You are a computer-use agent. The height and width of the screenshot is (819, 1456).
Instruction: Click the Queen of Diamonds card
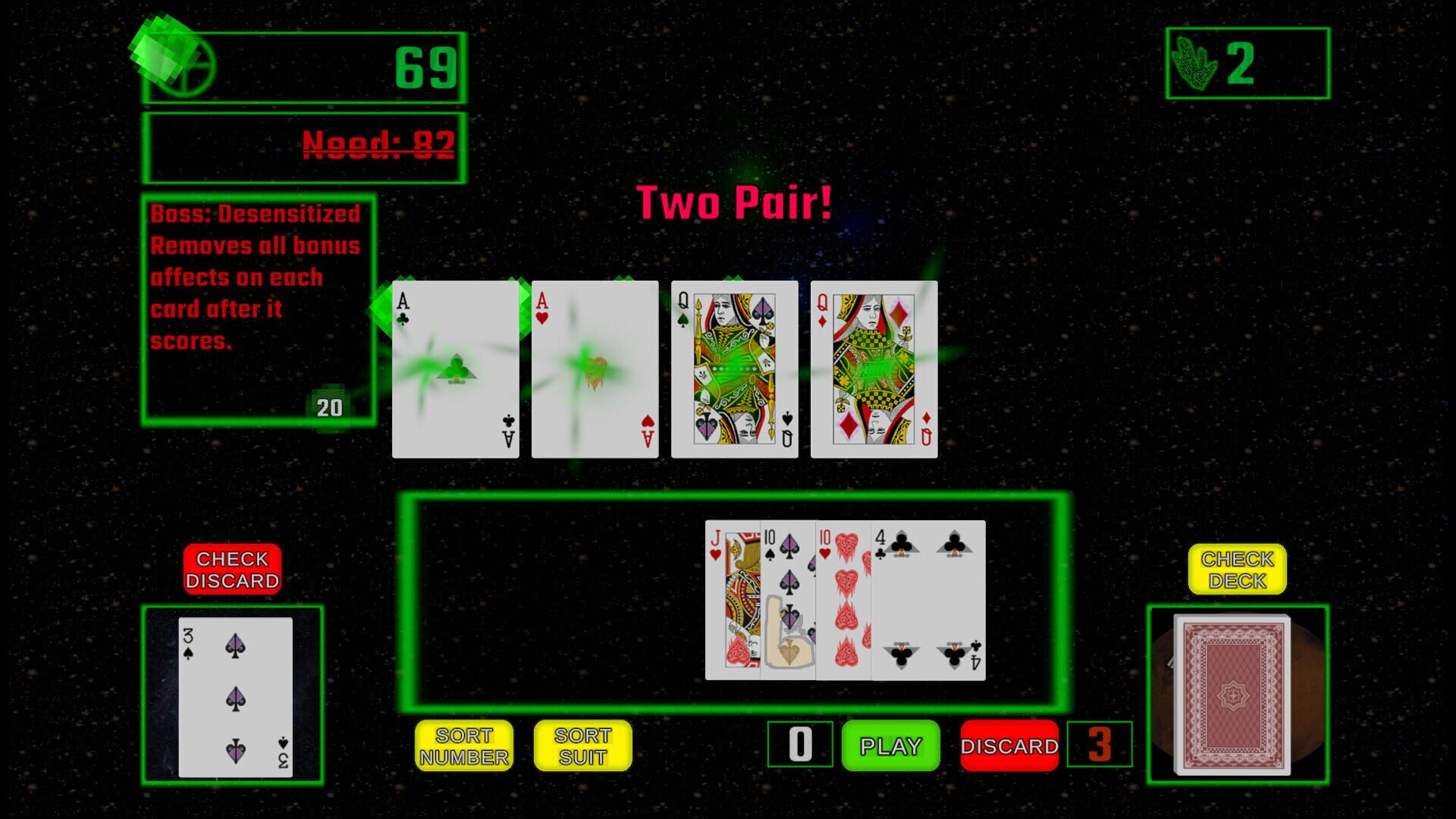tap(874, 369)
